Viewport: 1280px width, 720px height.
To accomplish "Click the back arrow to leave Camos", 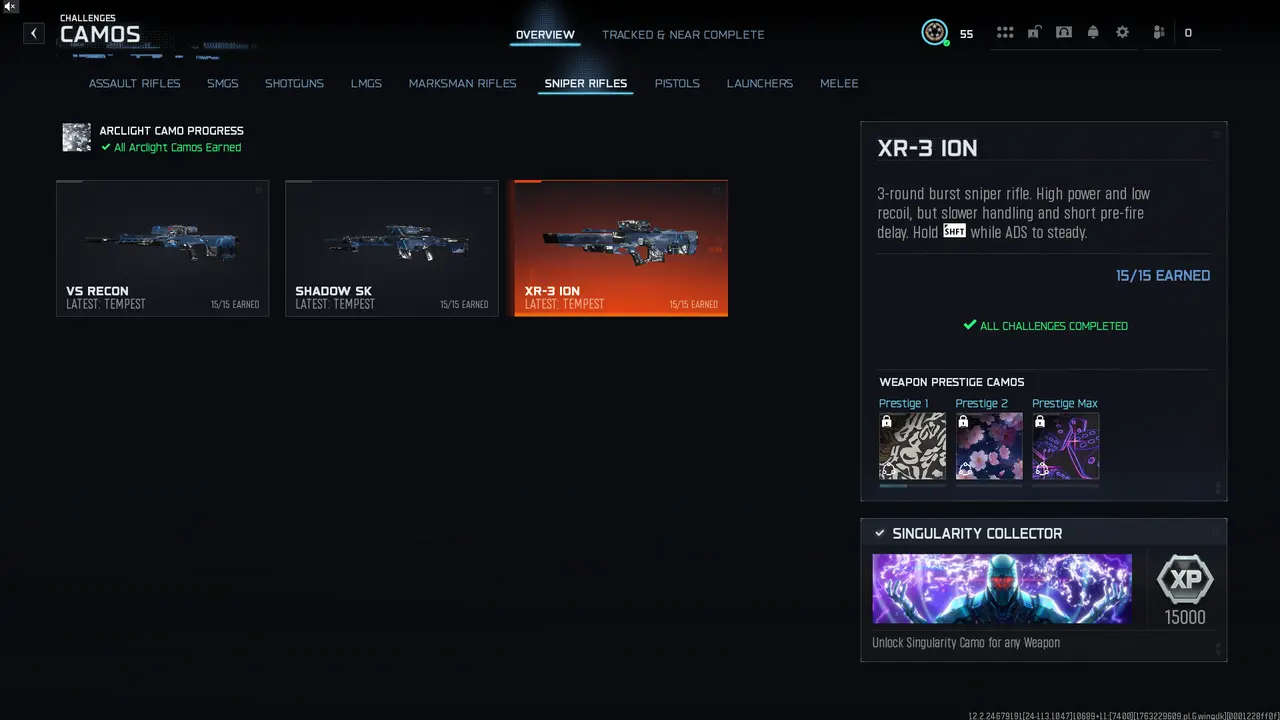I will 33,33.
